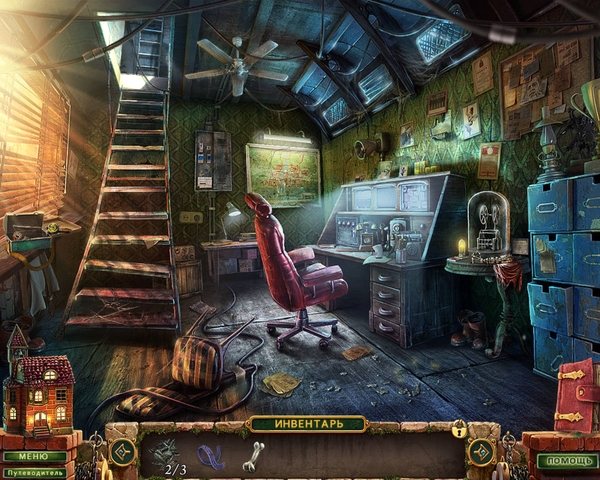
Task: Select the bone item in inventory
Action: click(253, 455)
